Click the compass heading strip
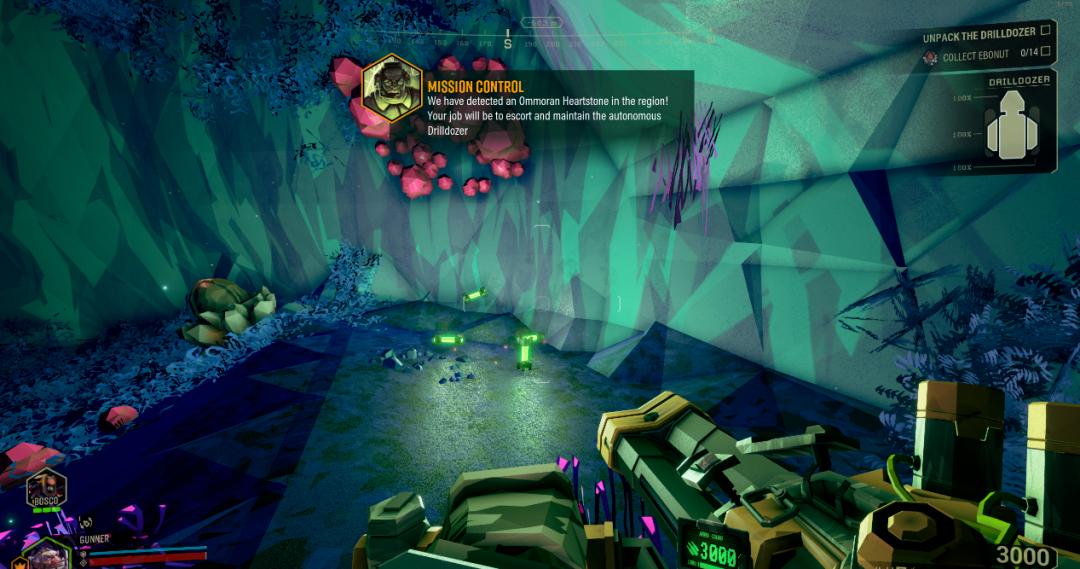 pos(508,42)
